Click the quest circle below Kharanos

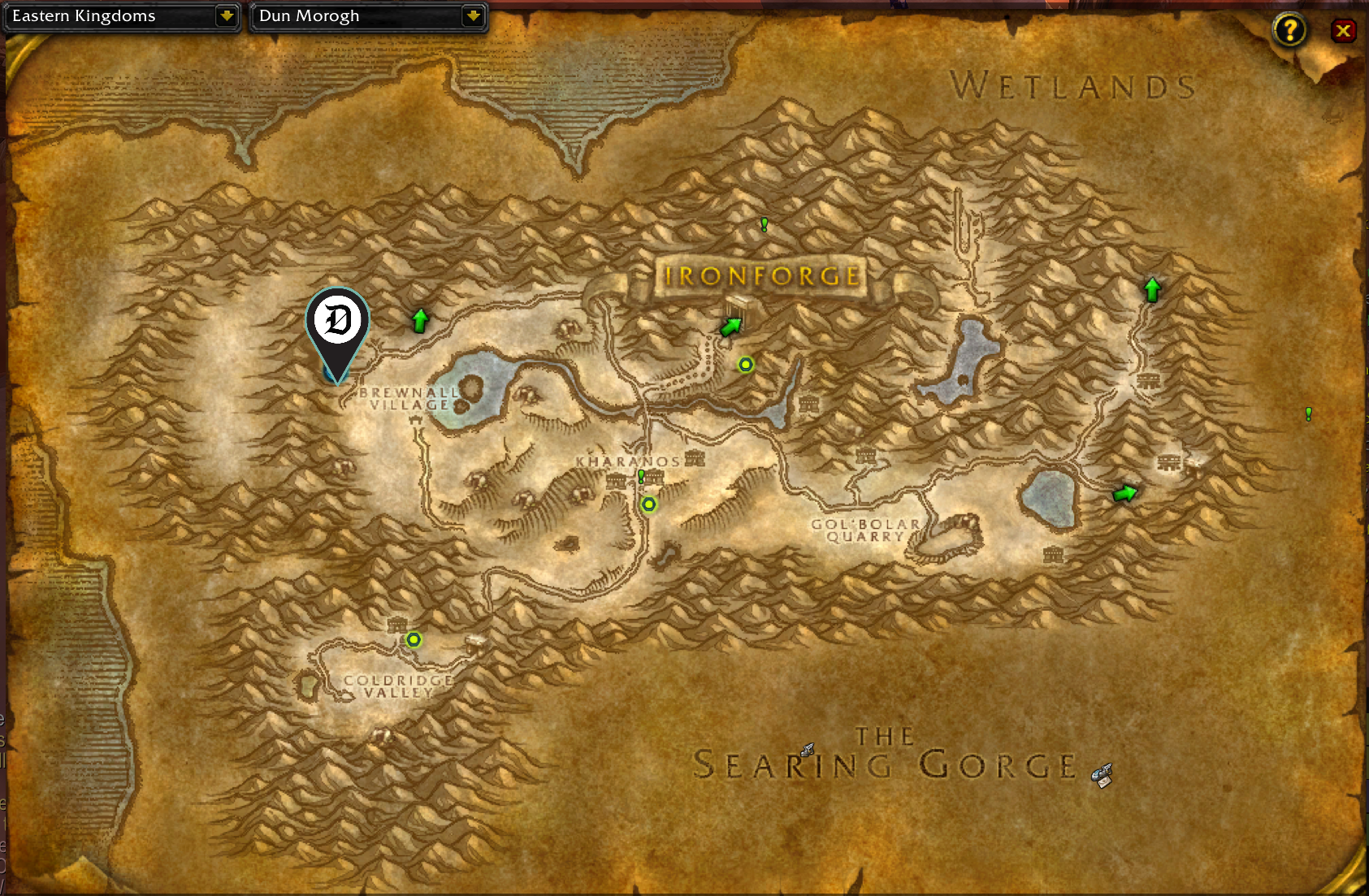point(649,504)
